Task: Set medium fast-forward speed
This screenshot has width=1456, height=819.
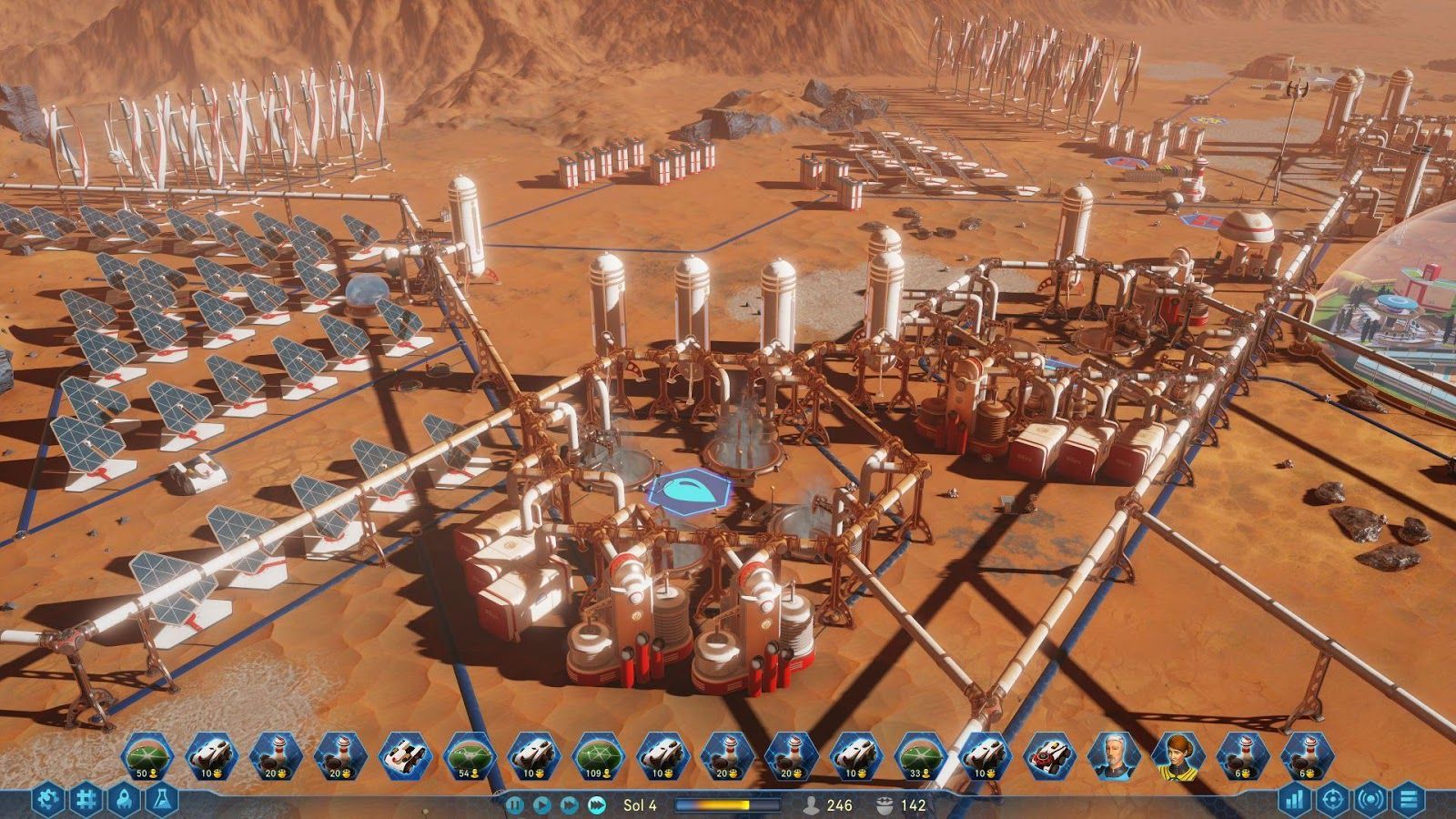Action: point(569,803)
